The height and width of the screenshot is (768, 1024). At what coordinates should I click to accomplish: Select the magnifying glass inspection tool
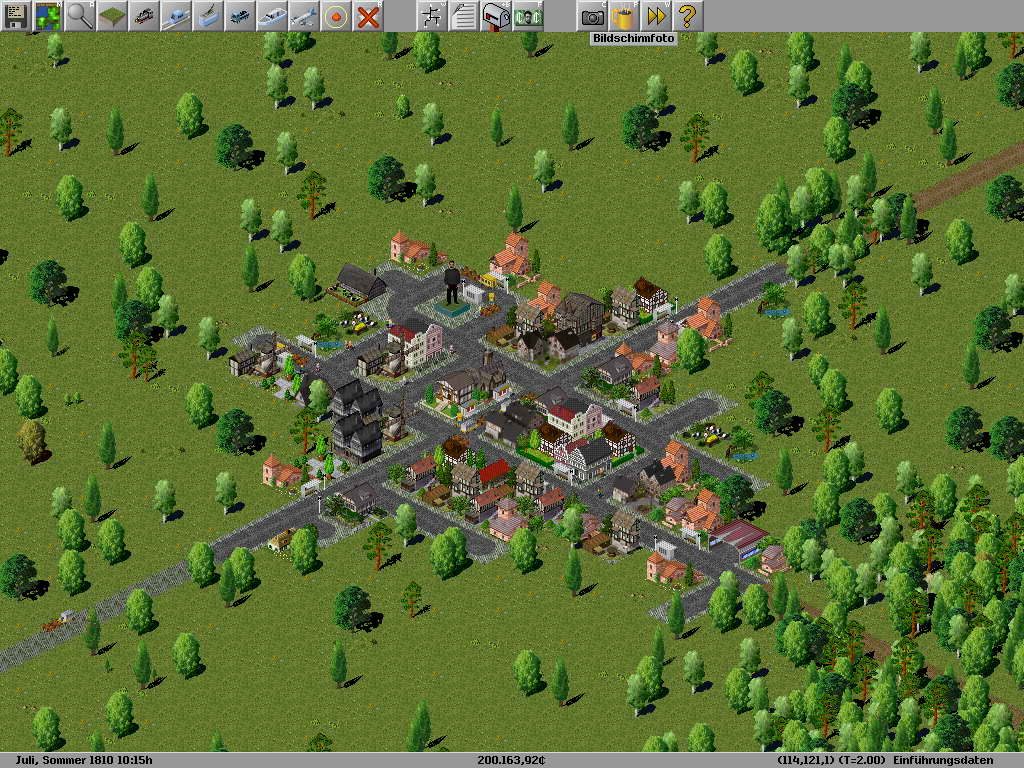click(80, 16)
